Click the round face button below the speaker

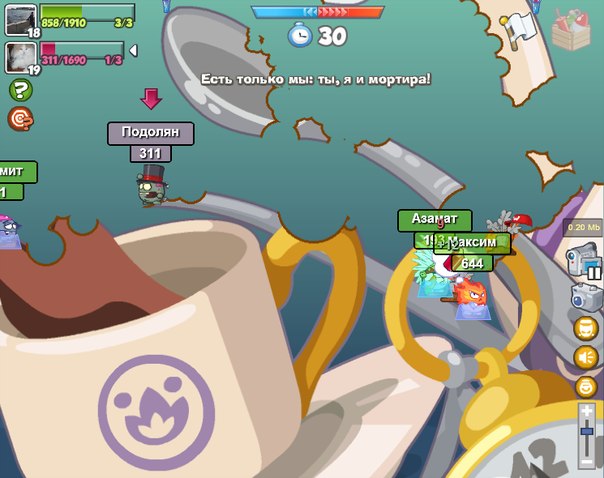click(585, 386)
